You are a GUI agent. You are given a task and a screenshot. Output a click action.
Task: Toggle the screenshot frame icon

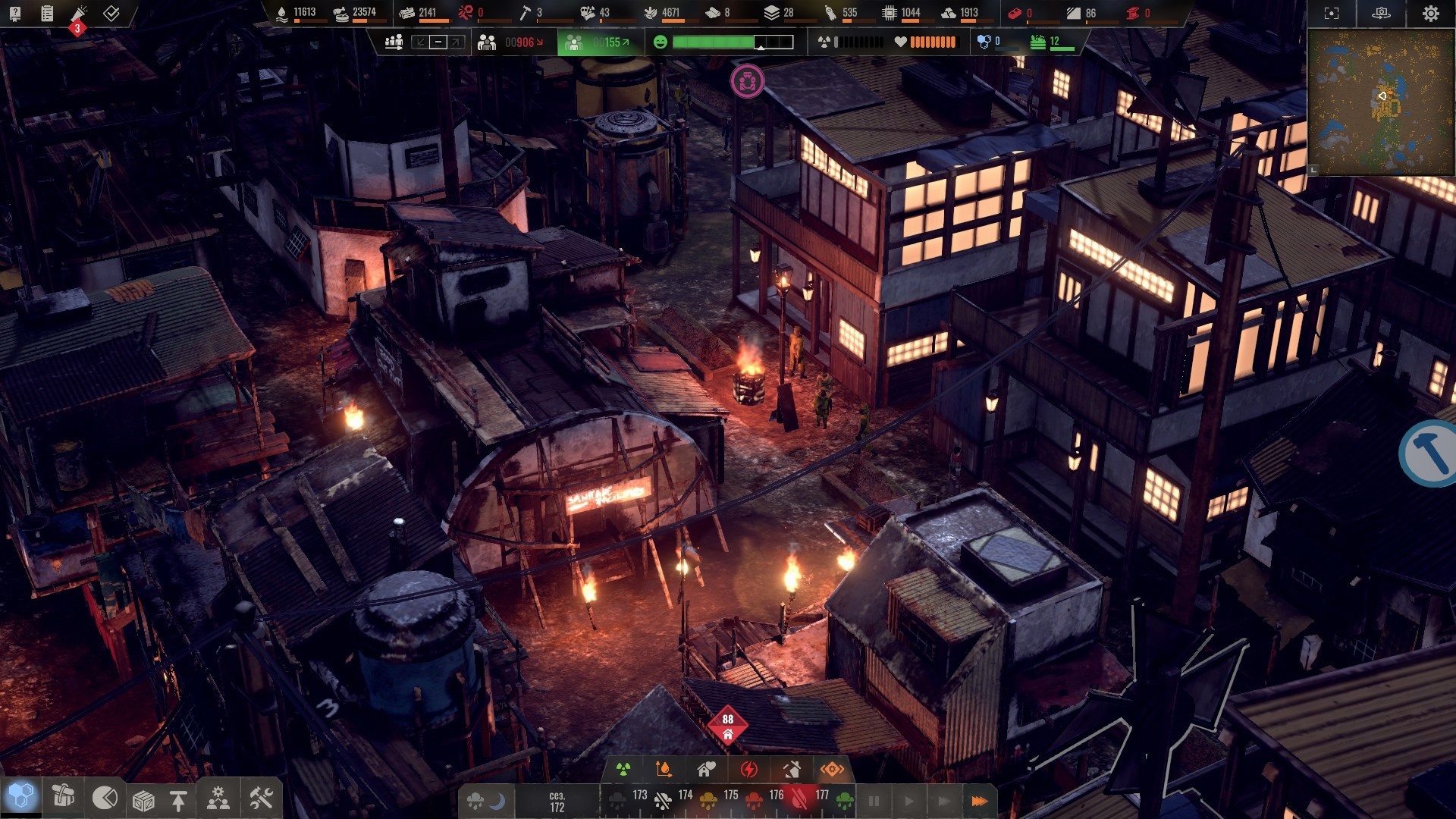point(1332,14)
